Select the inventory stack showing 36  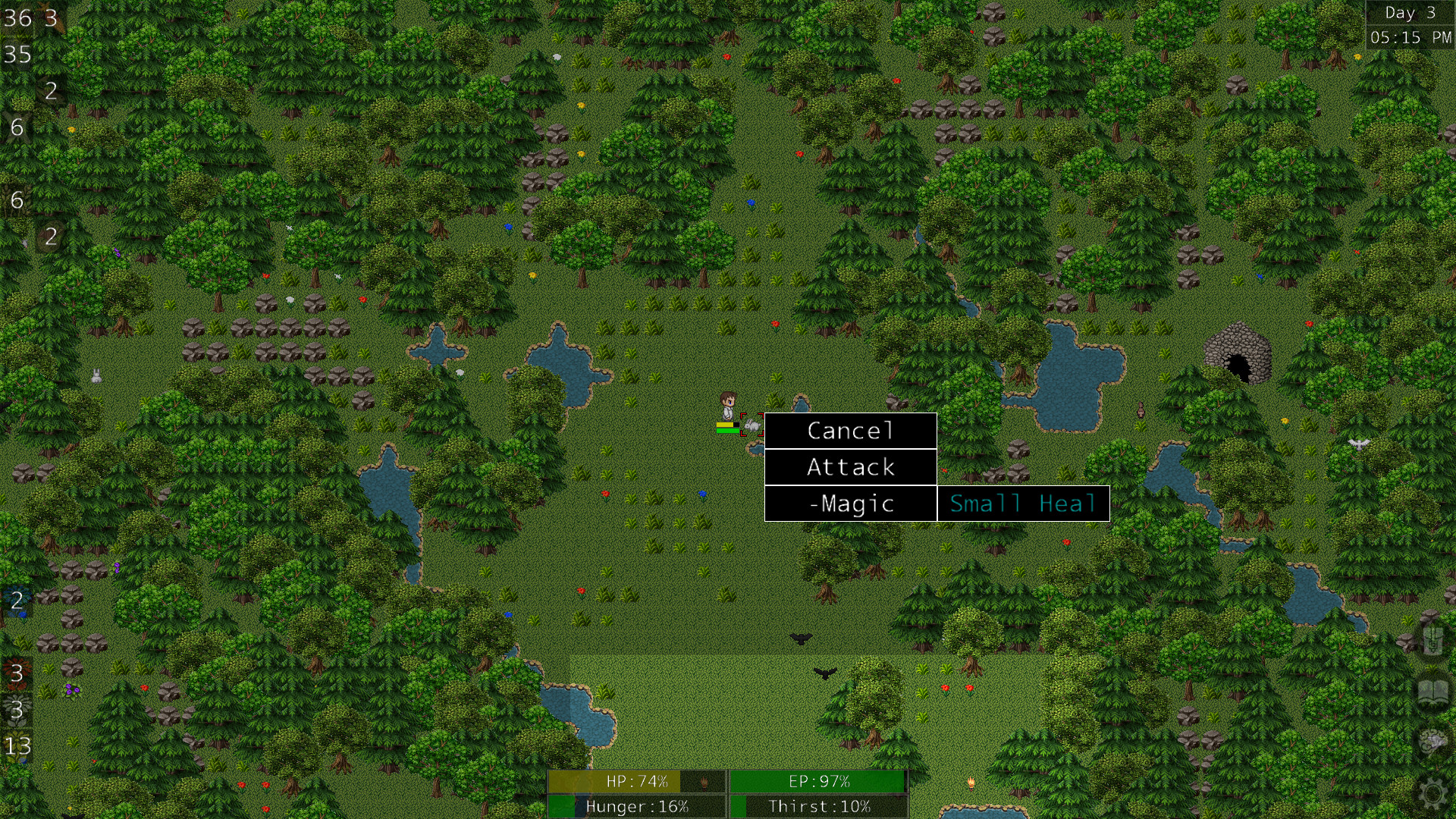point(17,19)
